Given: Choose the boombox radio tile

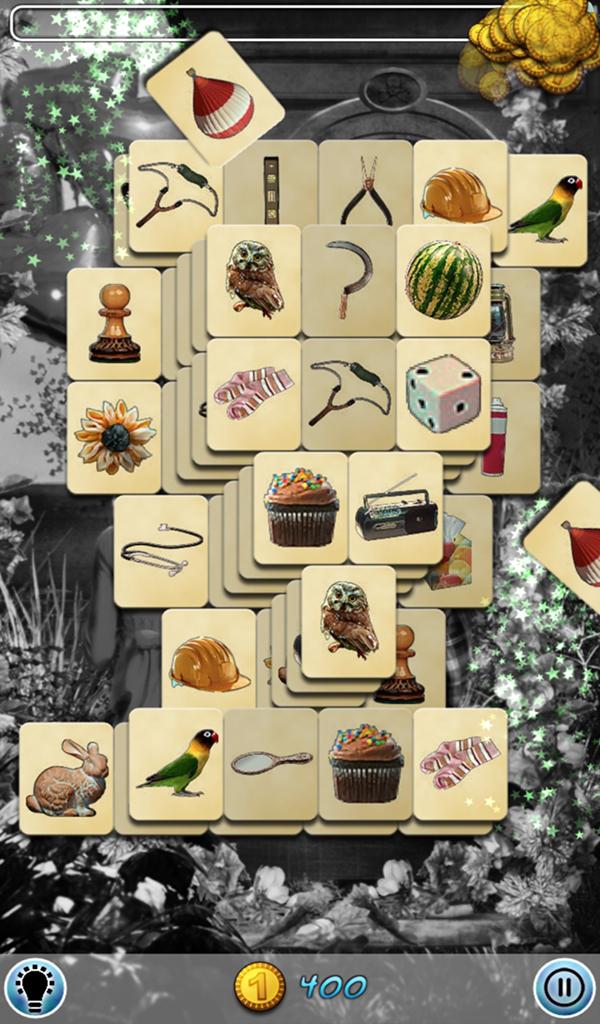Looking at the screenshot, I should coord(396,510).
